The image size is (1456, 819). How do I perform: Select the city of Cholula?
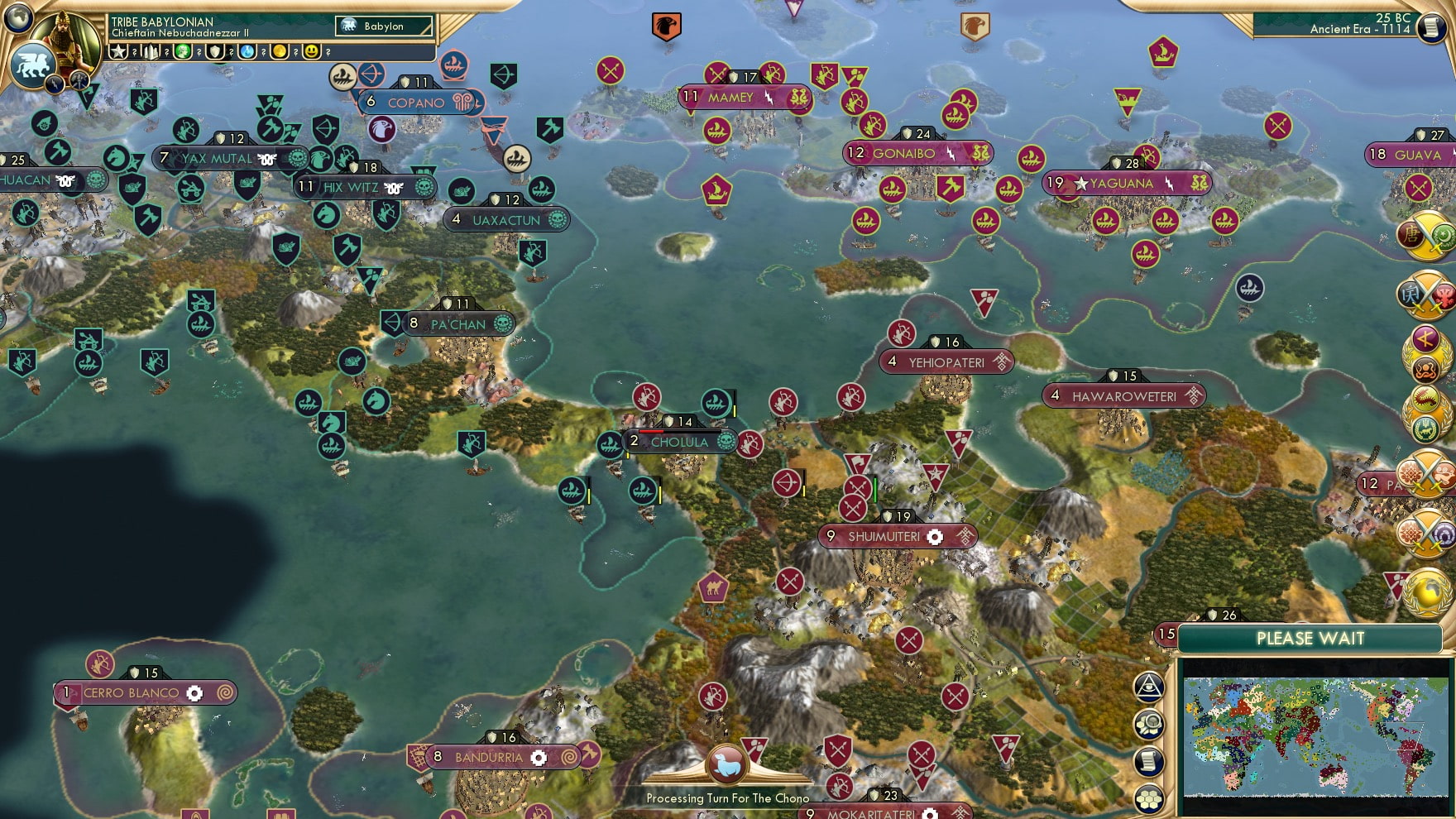point(680,443)
